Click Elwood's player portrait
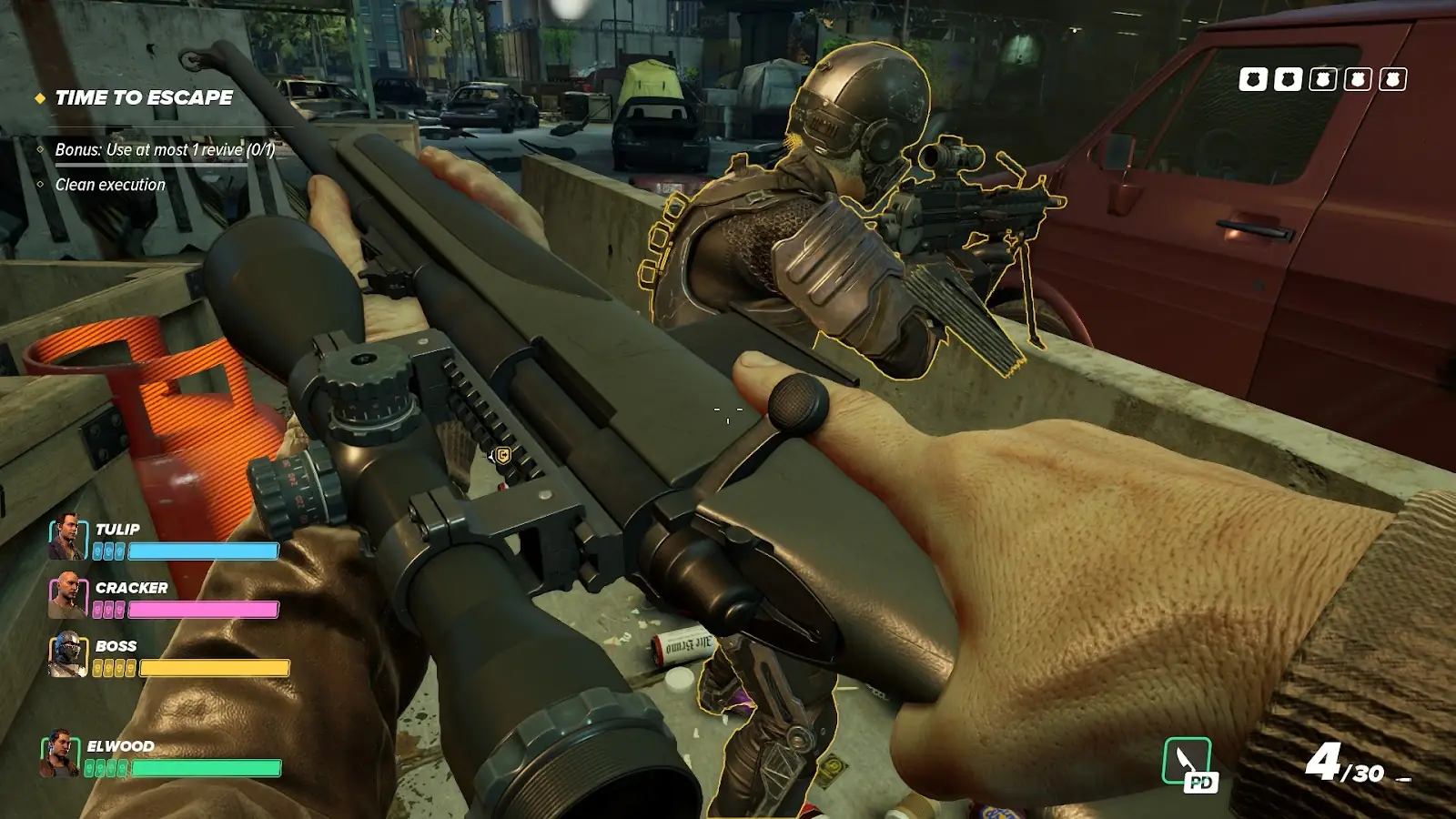 click(x=60, y=753)
